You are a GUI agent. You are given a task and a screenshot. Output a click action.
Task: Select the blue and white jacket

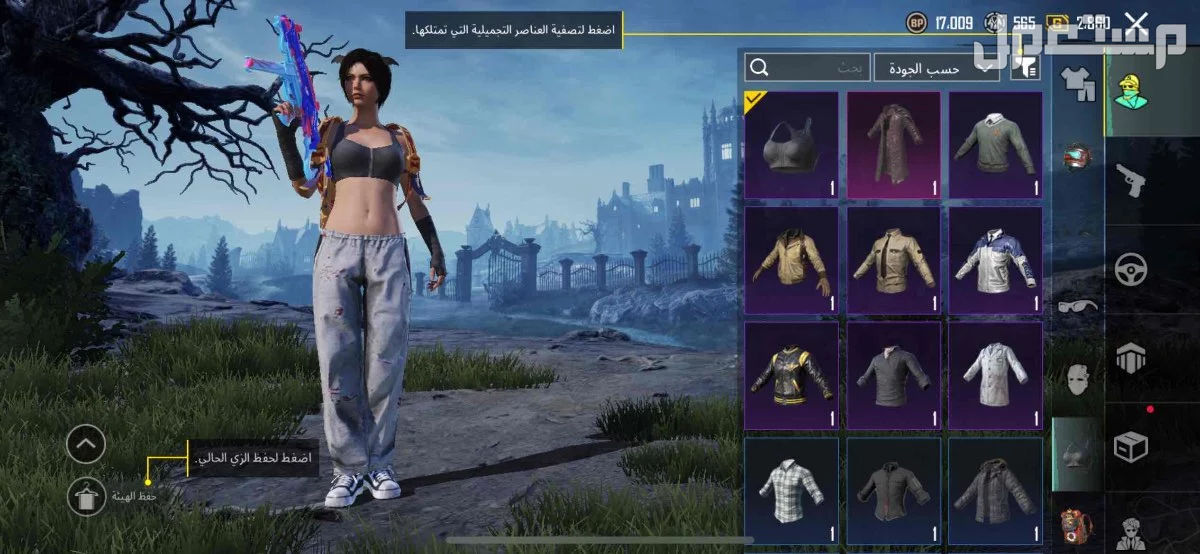point(995,260)
